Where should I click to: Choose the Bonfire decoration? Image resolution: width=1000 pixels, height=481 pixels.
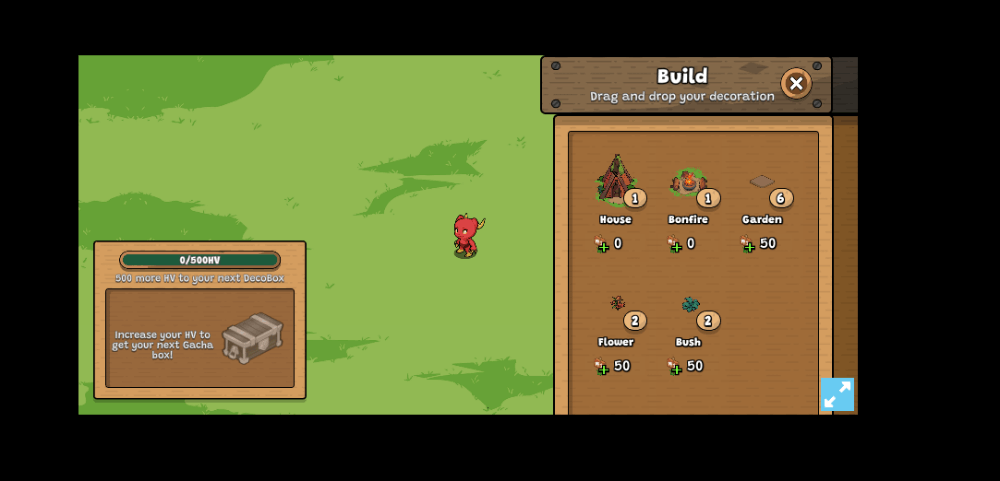pyautogui.click(x=688, y=183)
